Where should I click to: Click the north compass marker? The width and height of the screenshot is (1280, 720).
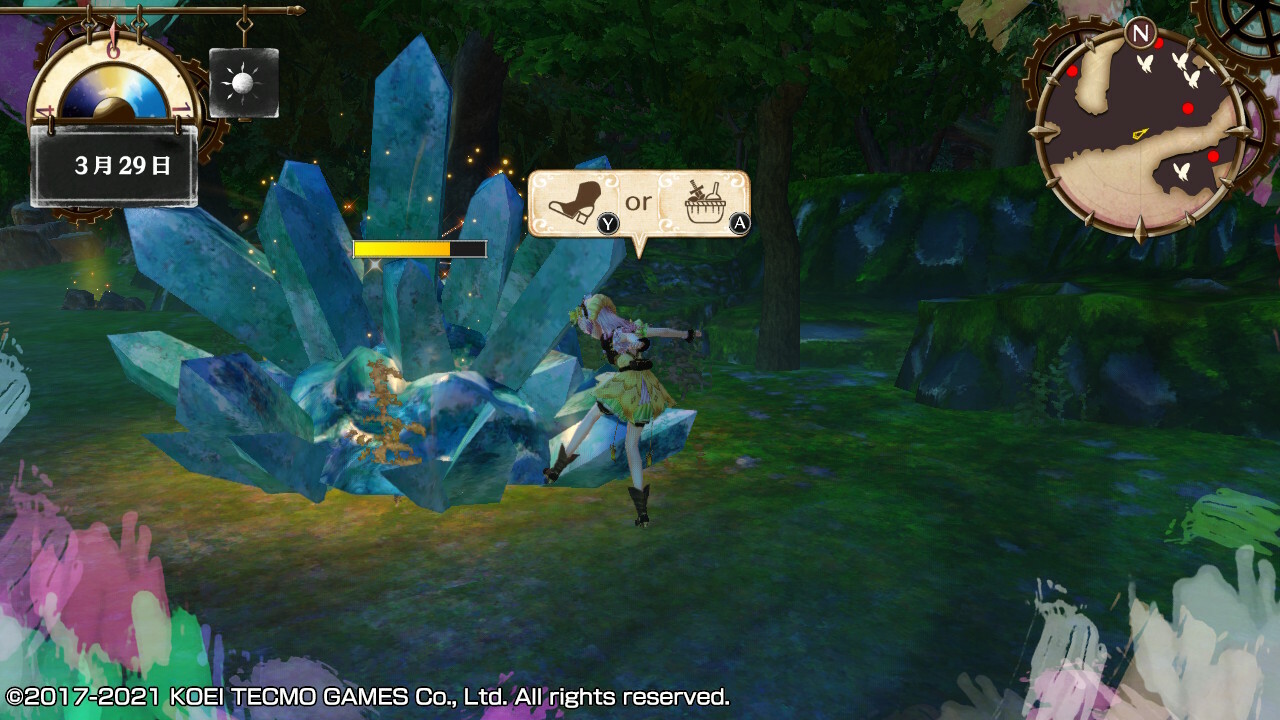(x=1139, y=33)
